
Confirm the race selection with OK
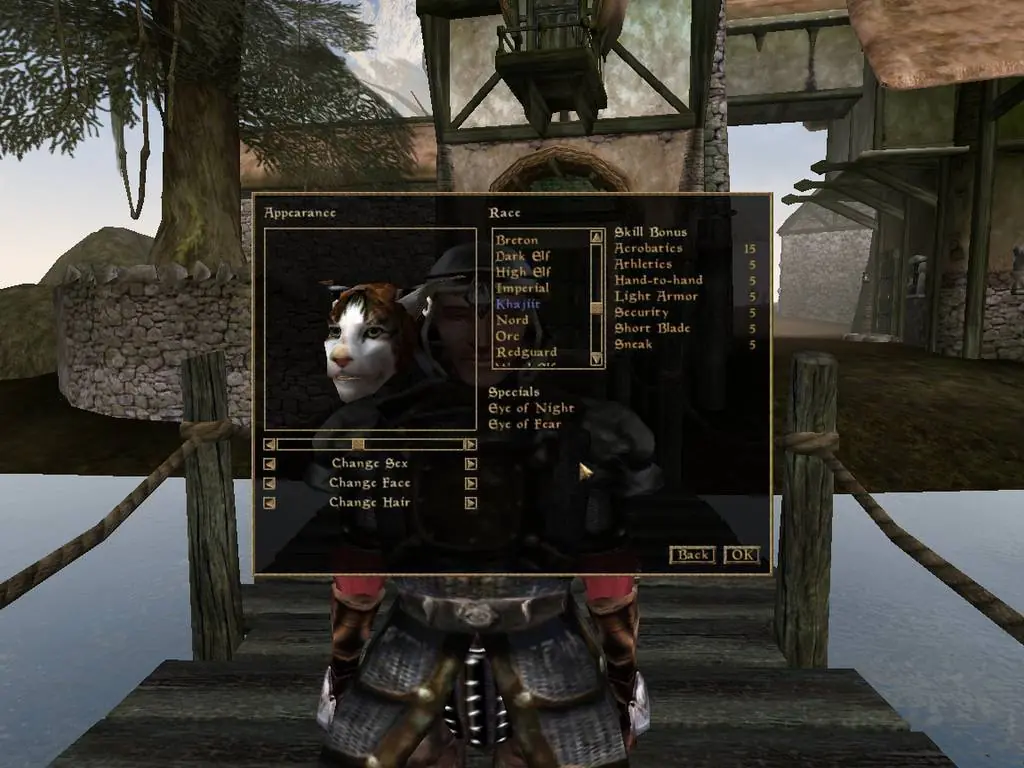[741, 554]
